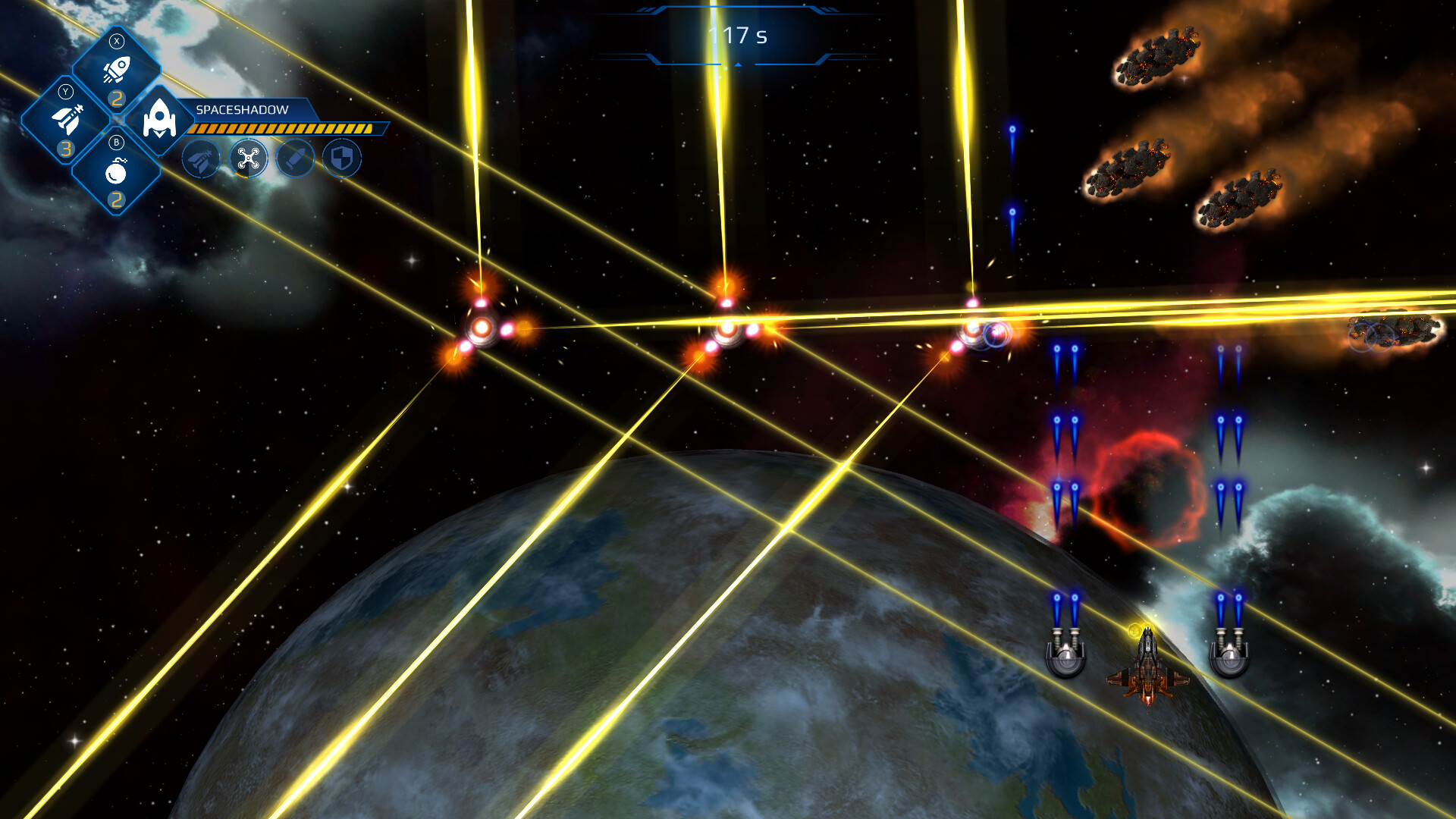Collapse the SPACESHADOW status panel

click(242, 110)
